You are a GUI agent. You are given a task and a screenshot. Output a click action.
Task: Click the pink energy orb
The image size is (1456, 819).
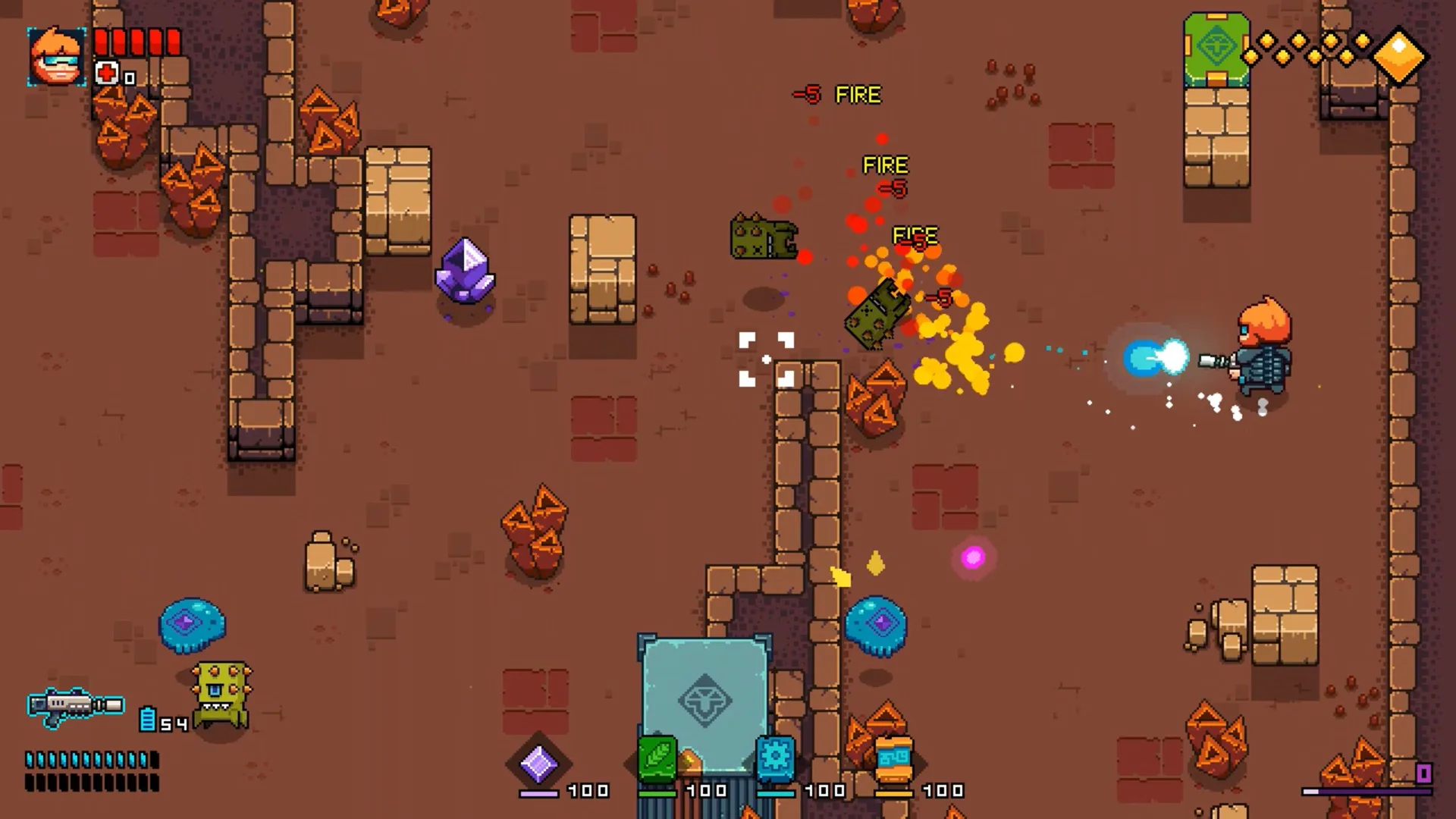(x=974, y=557)
